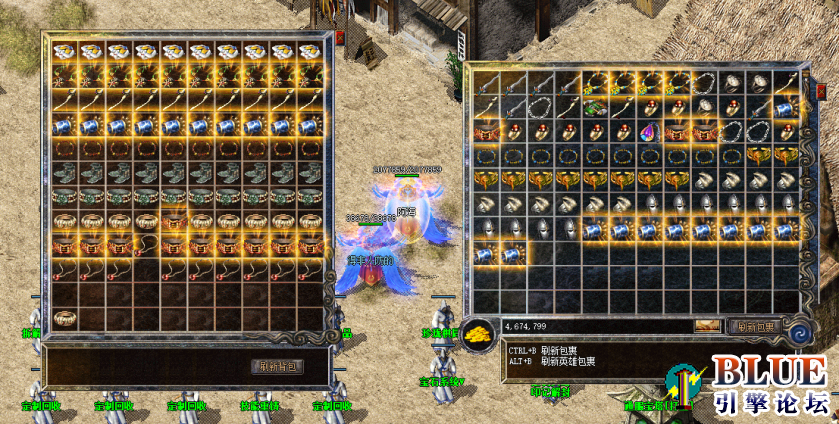Close the left storage panel
The height and width of the screenshot is (424, 839).
tap(339, 37)
